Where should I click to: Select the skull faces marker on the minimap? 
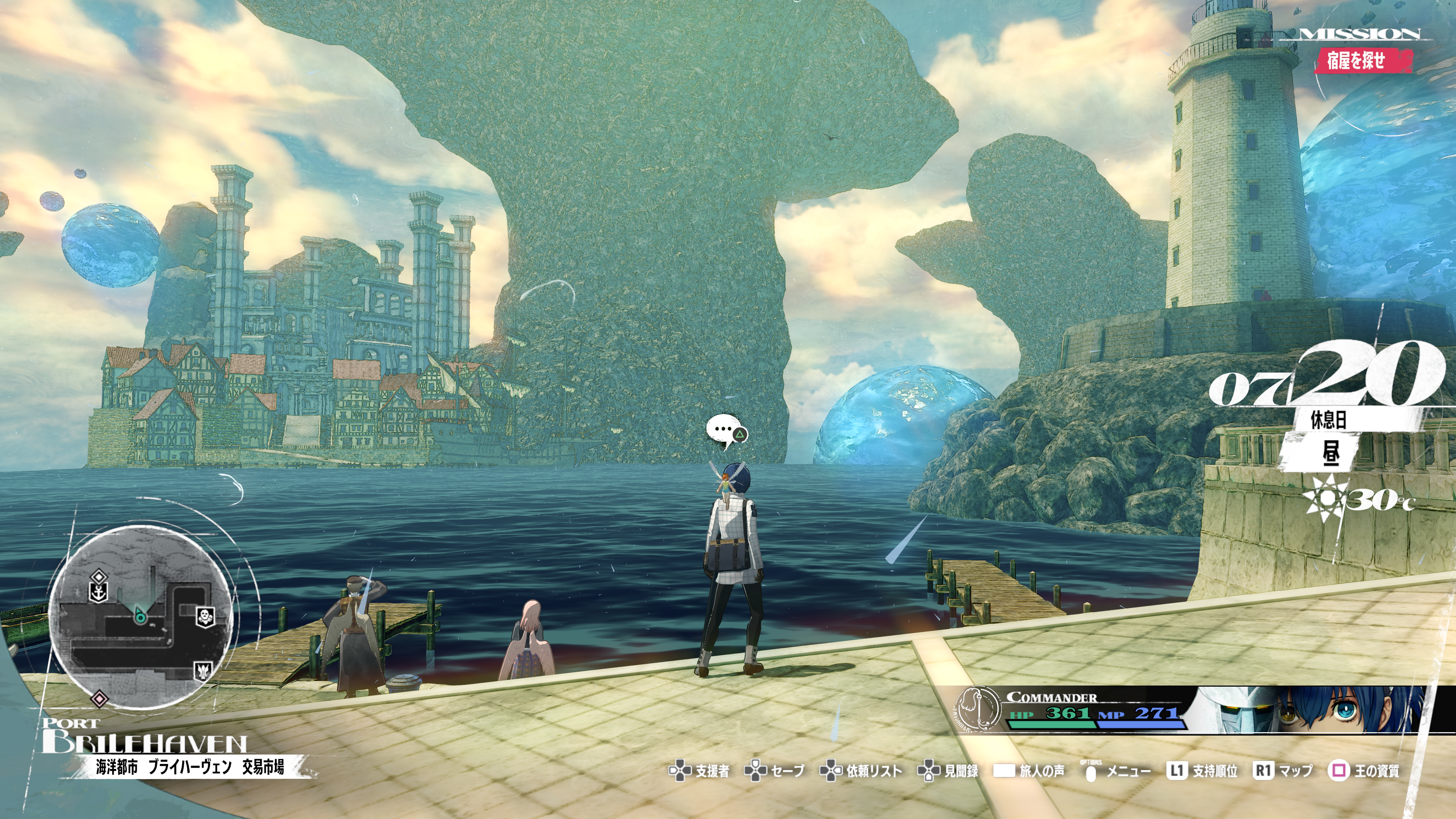205,616
